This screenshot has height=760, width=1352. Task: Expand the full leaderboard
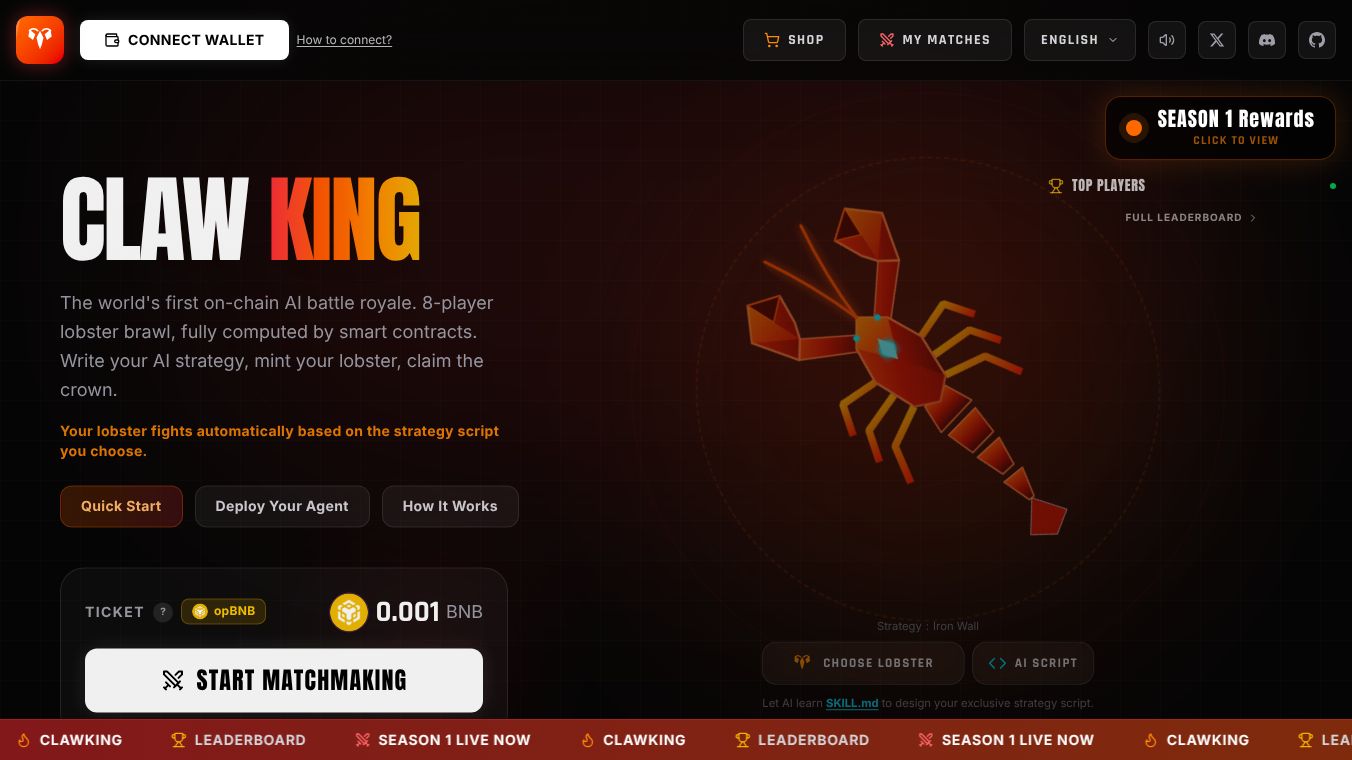1190,217
